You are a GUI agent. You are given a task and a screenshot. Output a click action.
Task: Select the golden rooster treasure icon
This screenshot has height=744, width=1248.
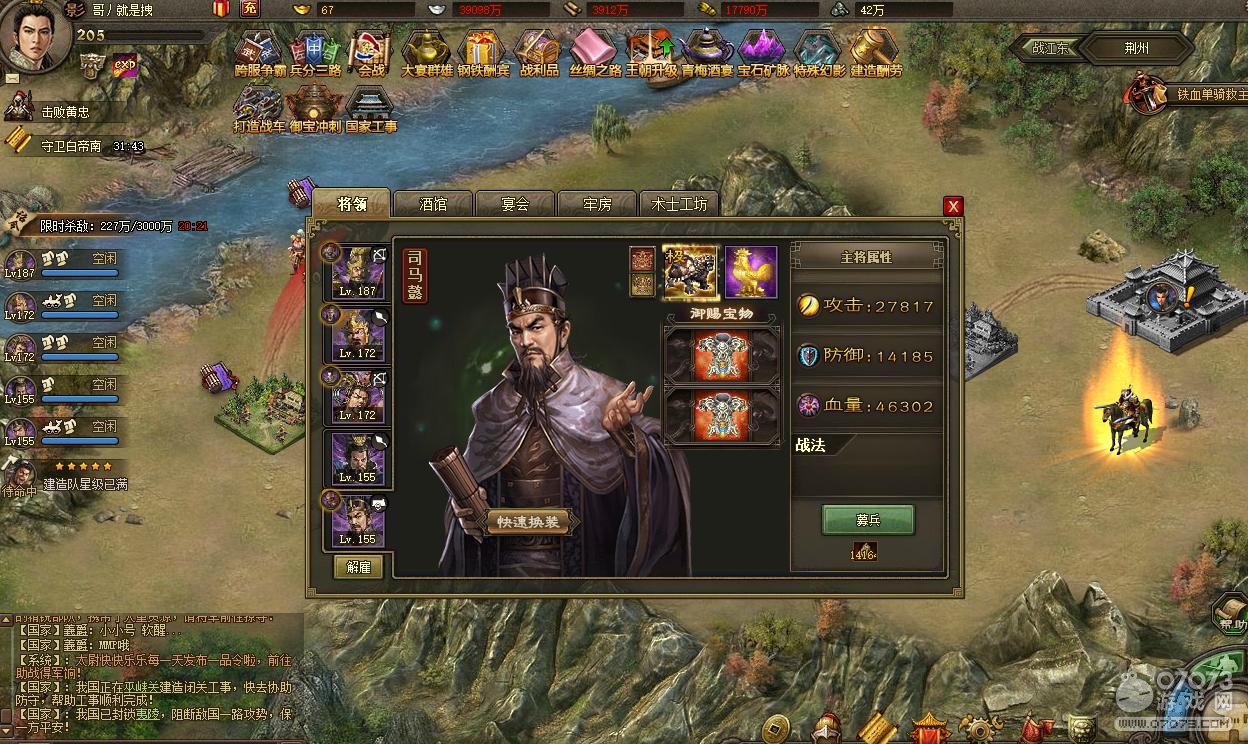point(751,271)
